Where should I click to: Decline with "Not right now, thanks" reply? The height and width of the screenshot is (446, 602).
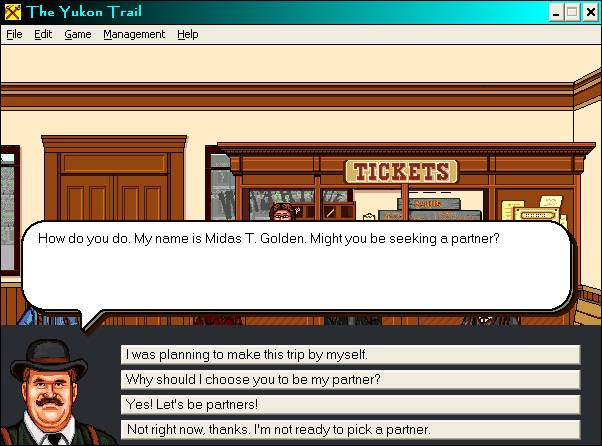click(350, 429)
